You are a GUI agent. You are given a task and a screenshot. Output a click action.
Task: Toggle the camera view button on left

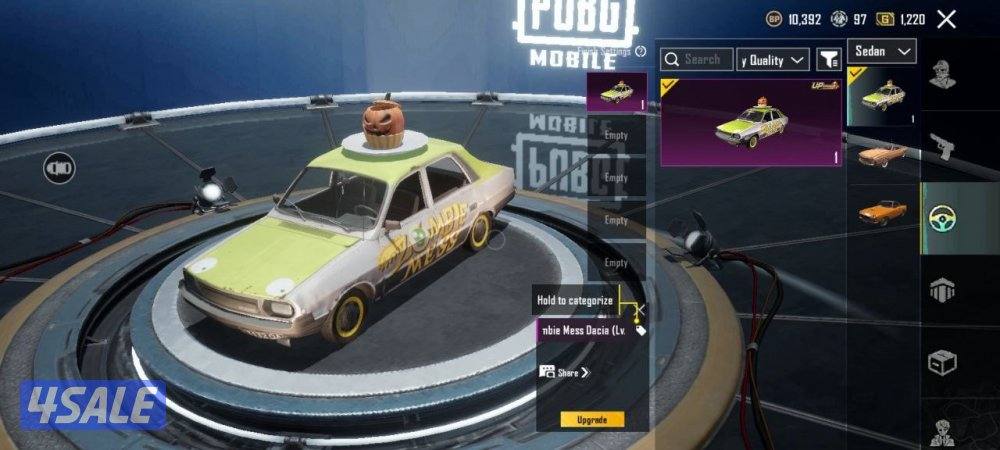[x=59, y=167]
